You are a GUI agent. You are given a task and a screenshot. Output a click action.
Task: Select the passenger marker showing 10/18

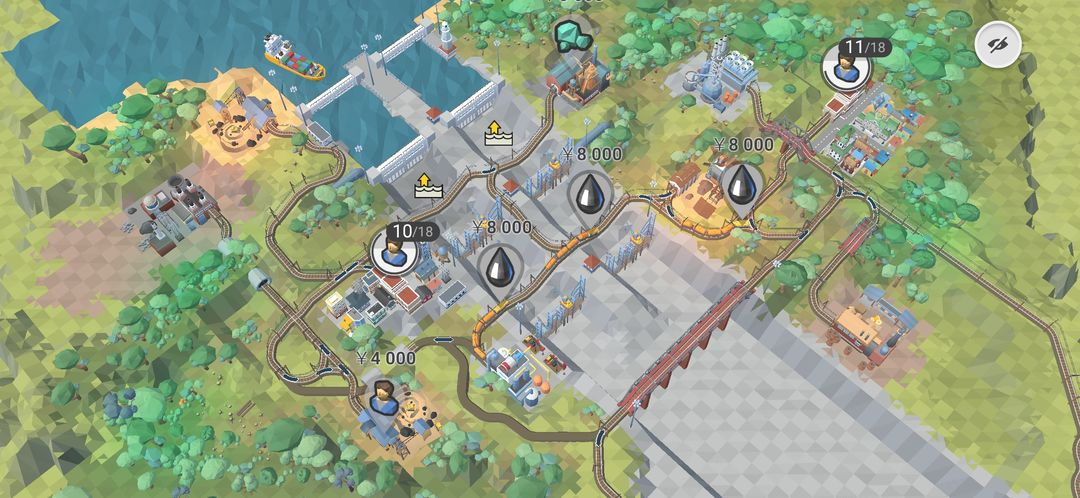point(392,251)
